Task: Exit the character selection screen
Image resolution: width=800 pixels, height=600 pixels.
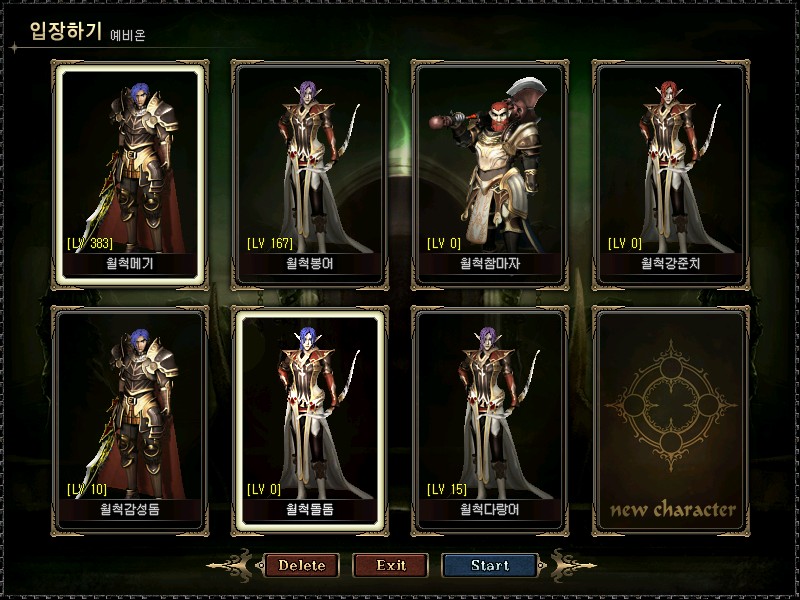Action: click(x=391, y=565)
